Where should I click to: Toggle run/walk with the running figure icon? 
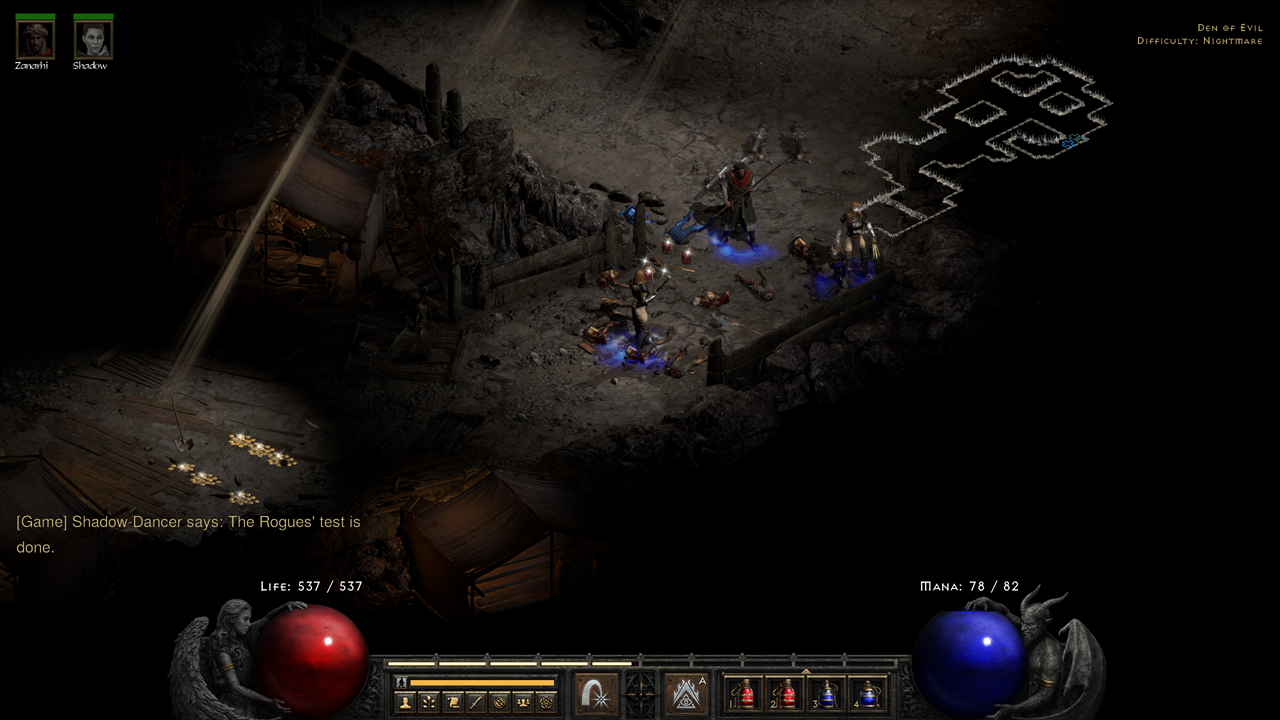tap(401, 682)
